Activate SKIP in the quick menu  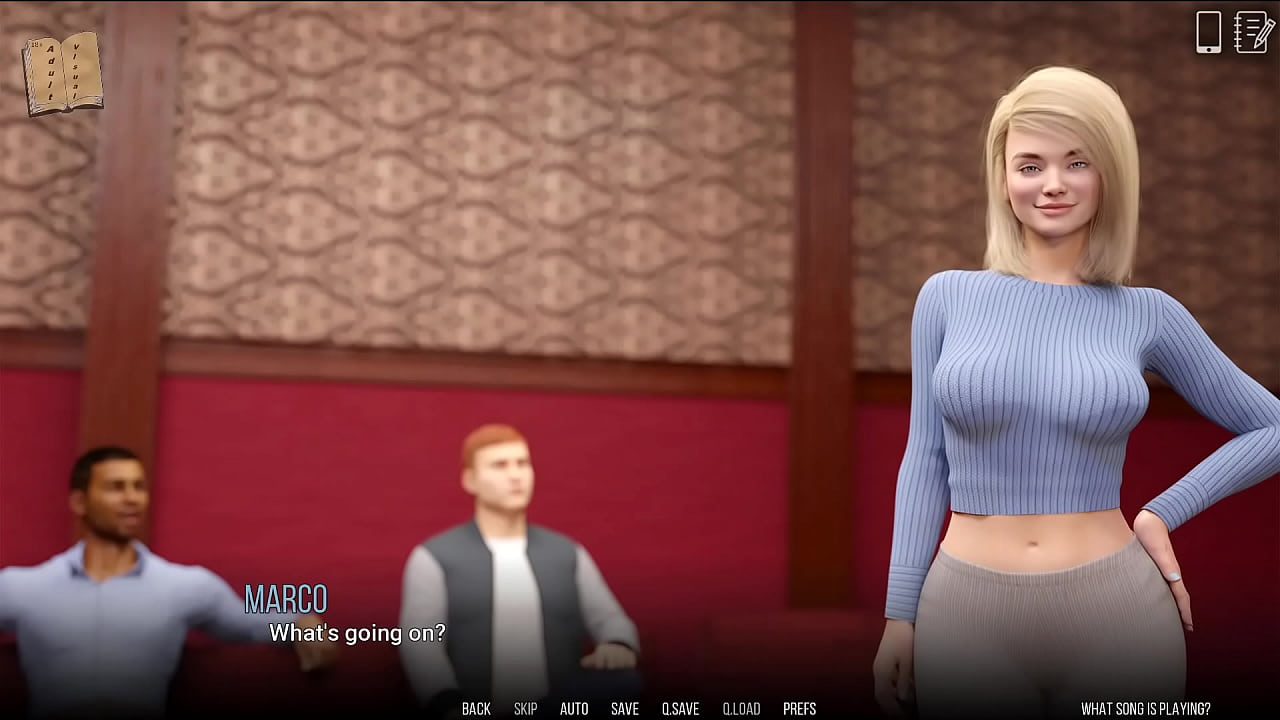click(x=525, y=709)
